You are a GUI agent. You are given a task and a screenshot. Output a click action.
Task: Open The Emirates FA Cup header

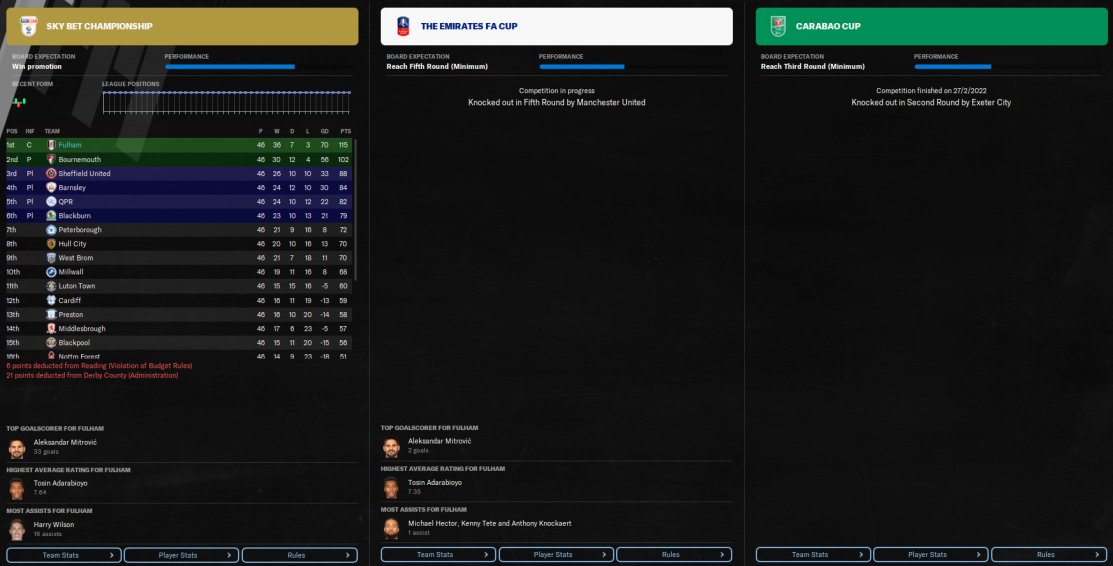click(x=554, y=26)
